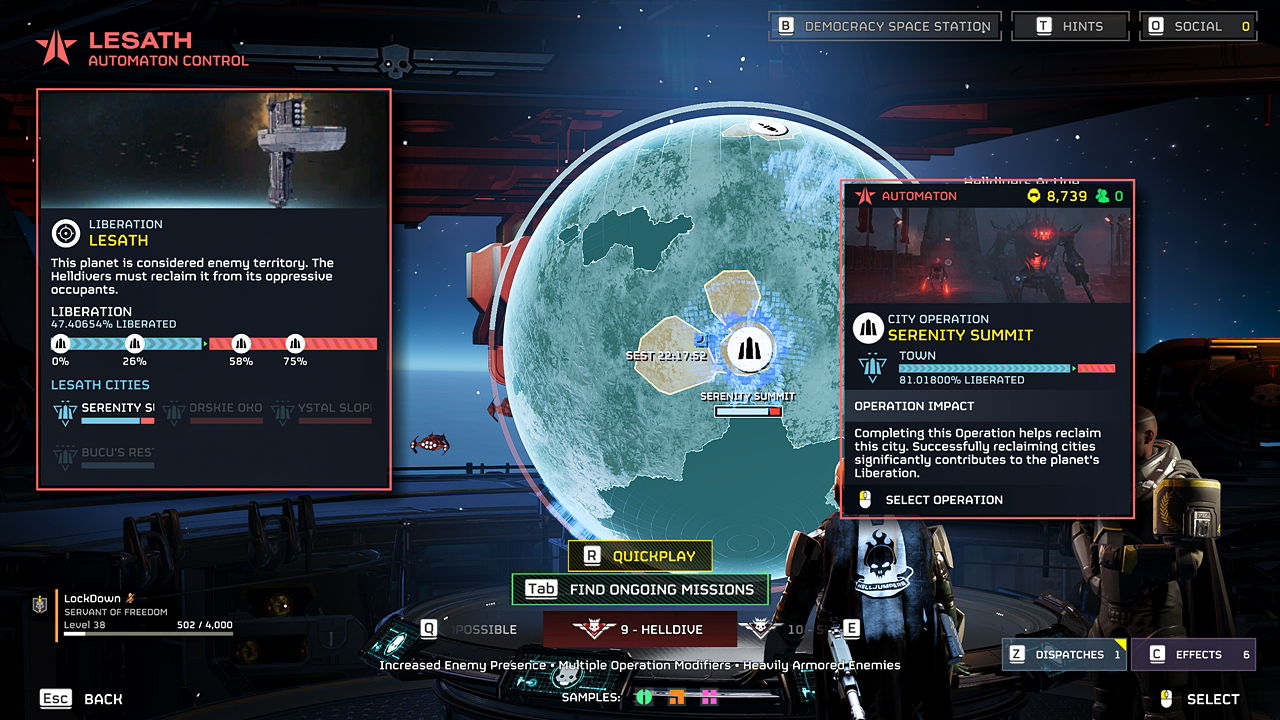Select the 9 - Helldive difficulty
Viewport: 1280px width, 720px height.
click(x=640, y=629)
